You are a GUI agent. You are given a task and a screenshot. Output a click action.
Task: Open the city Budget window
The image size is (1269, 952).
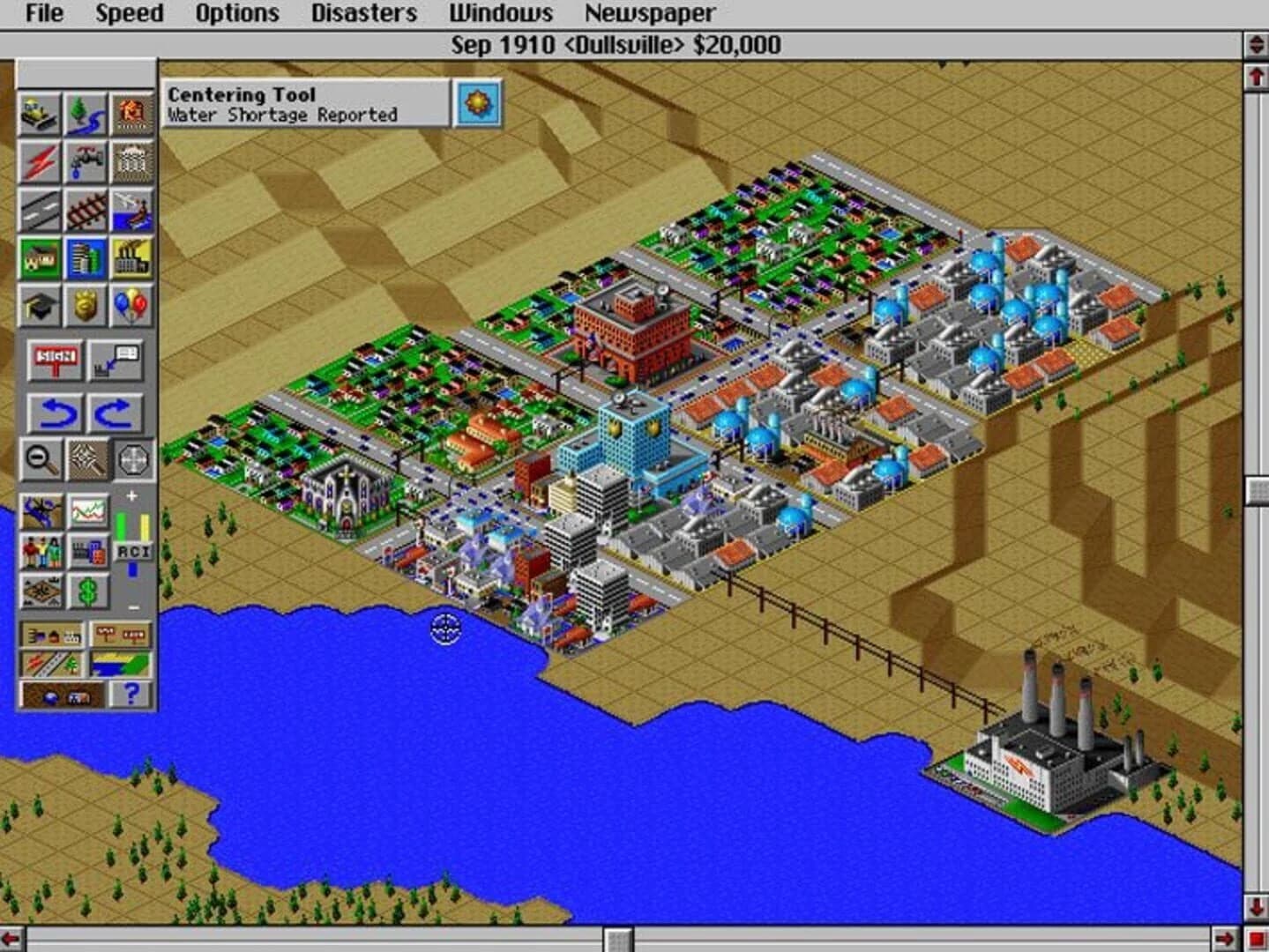(x=86, y=591)
